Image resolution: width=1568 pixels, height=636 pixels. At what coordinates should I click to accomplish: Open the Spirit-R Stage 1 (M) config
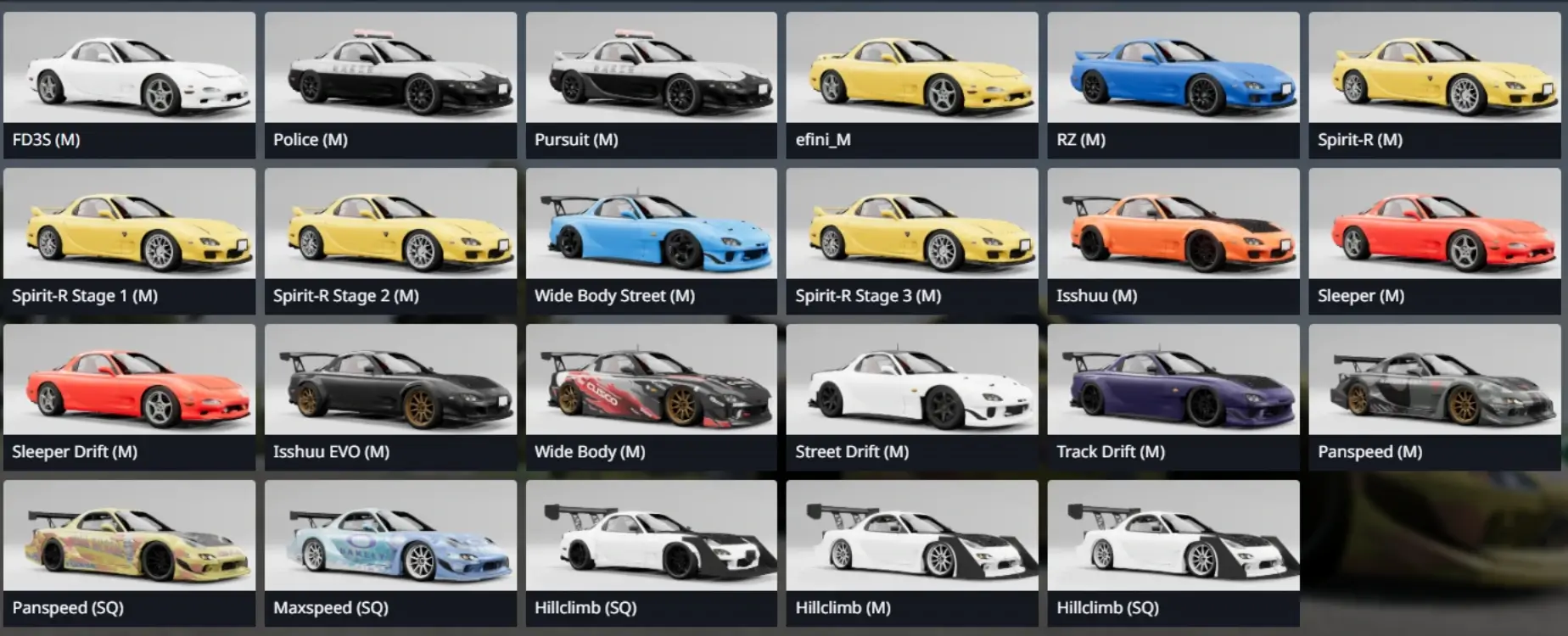129,241
